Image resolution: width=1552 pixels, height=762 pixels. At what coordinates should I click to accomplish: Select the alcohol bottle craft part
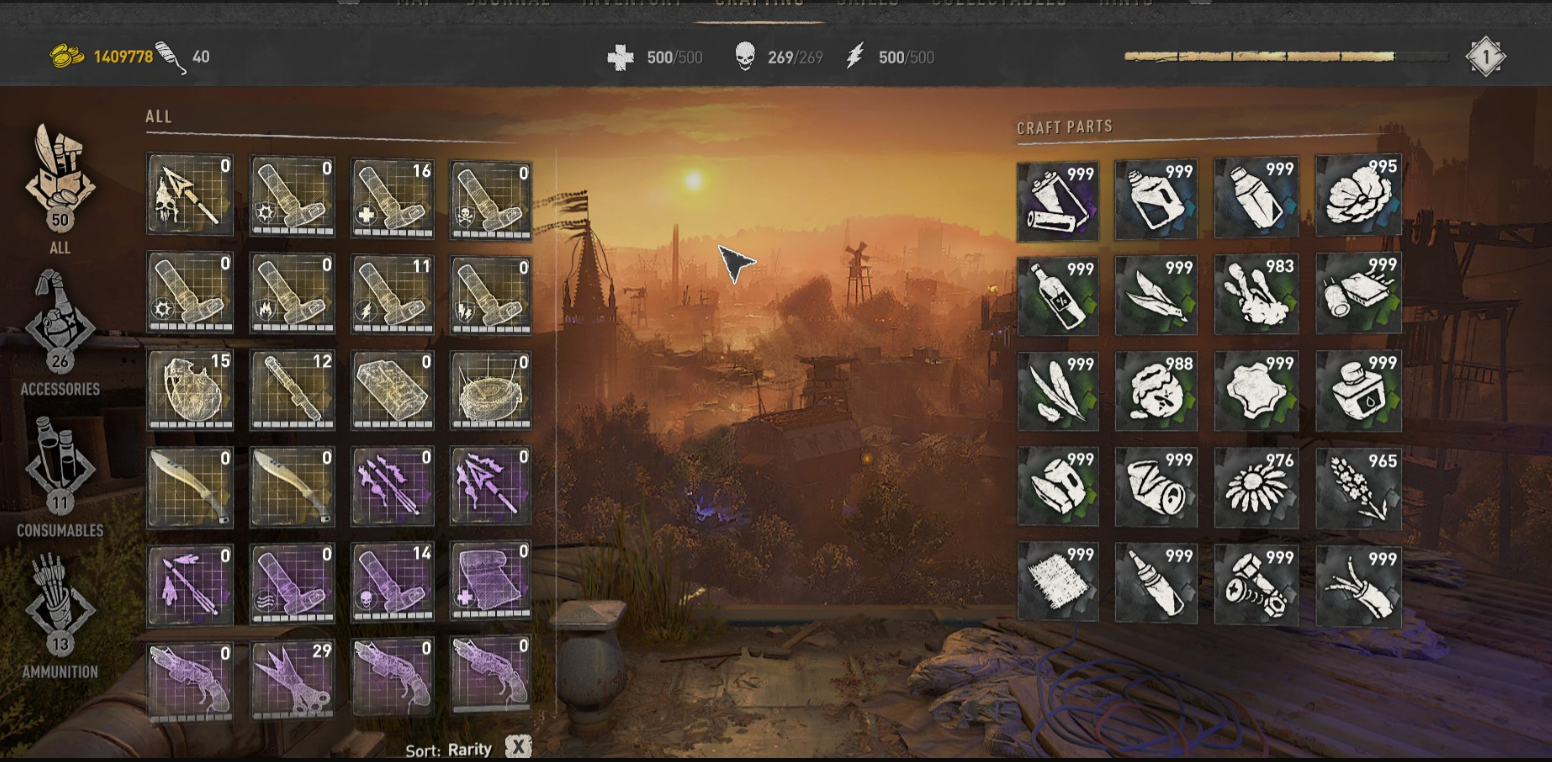click(1057, 294)
